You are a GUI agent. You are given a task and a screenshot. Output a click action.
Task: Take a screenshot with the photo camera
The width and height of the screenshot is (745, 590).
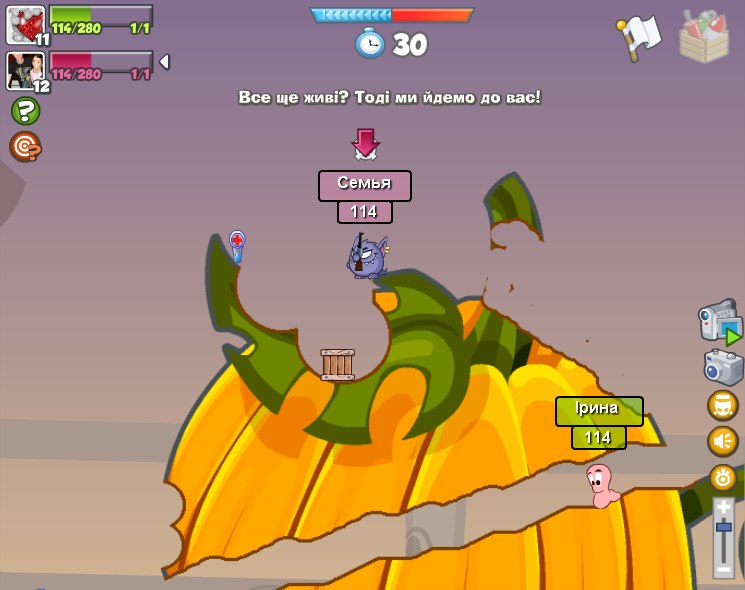coord(723,366)
